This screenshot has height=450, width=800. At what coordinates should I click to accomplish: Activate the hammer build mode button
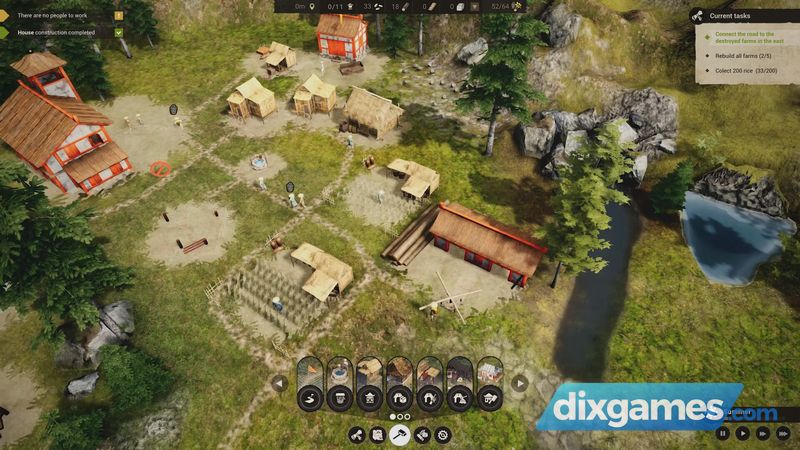point(399,435)
